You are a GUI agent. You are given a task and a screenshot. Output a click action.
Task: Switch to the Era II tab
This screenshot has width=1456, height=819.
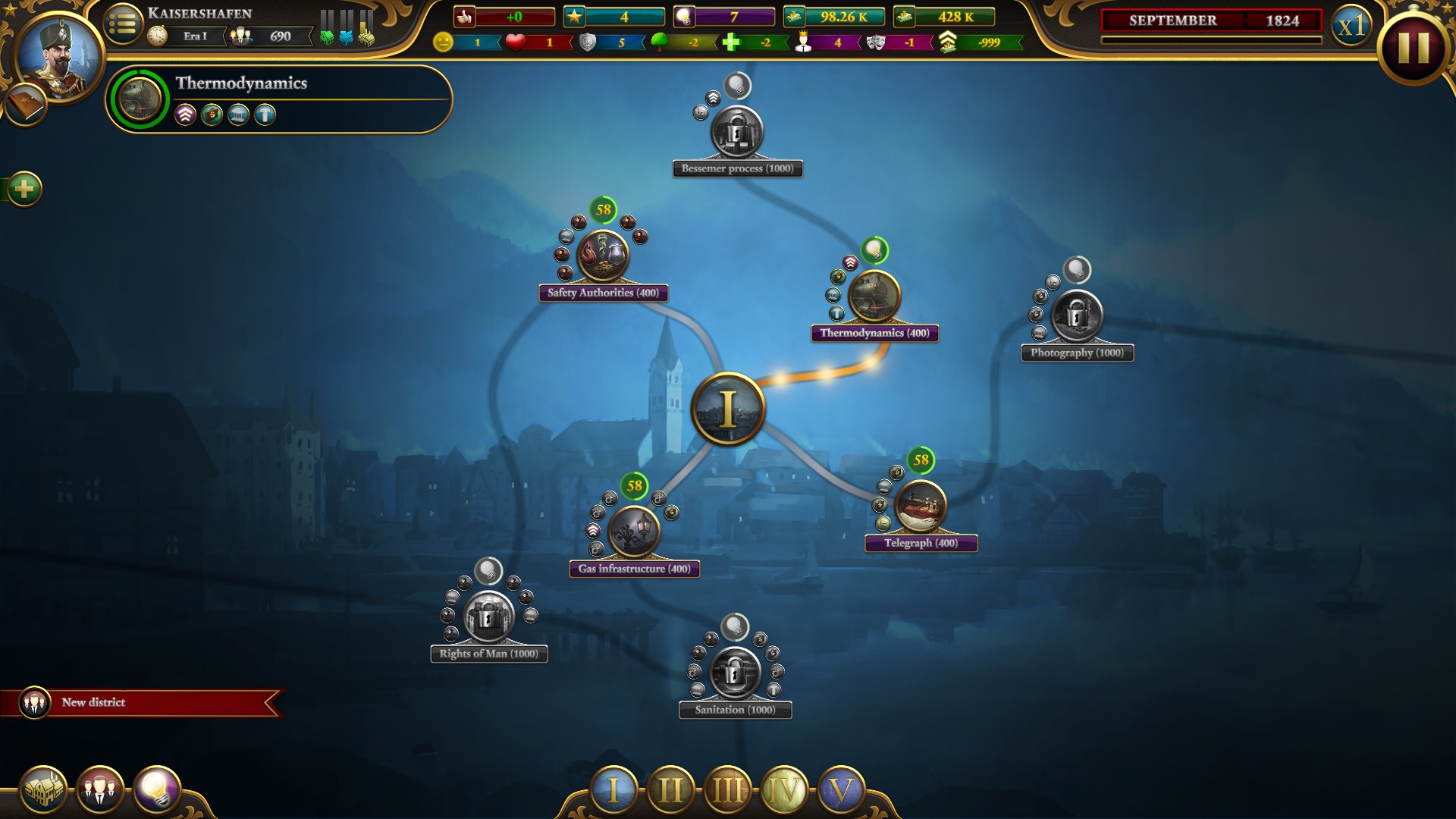tap(670, 790)
